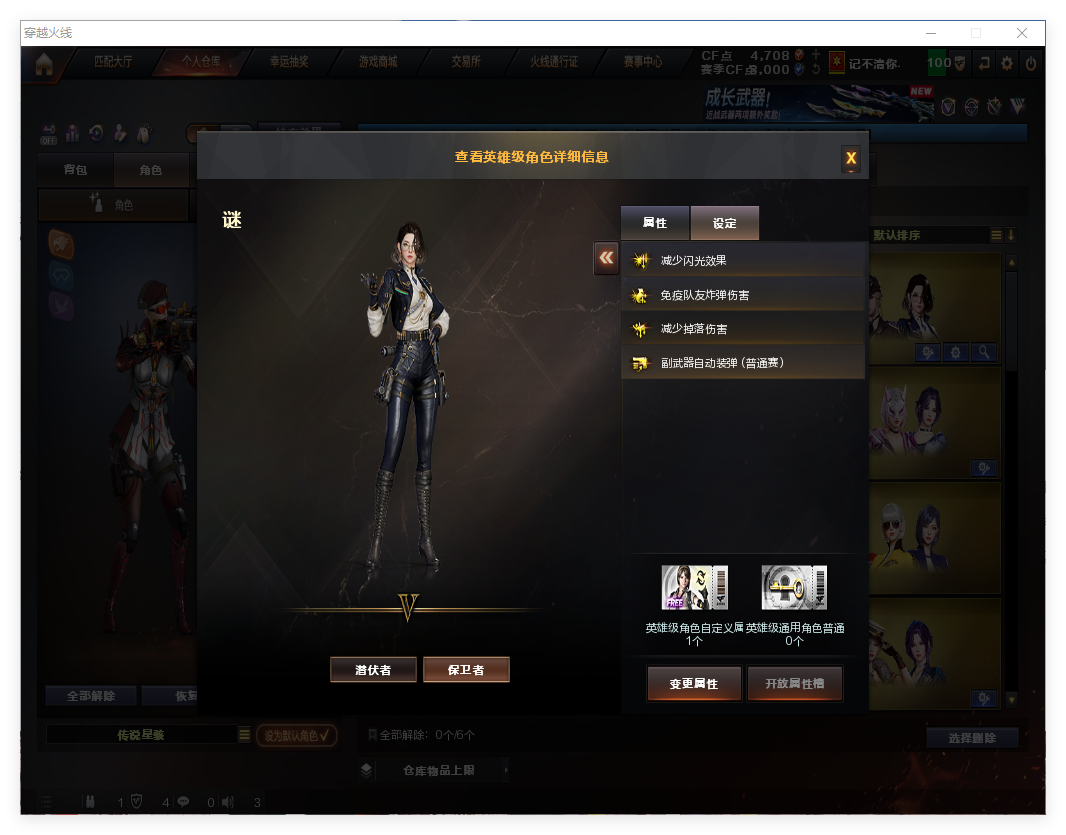Return to the home lobby icon
This screenshot has height=835, width=1066.
click(x=44, y=64)
